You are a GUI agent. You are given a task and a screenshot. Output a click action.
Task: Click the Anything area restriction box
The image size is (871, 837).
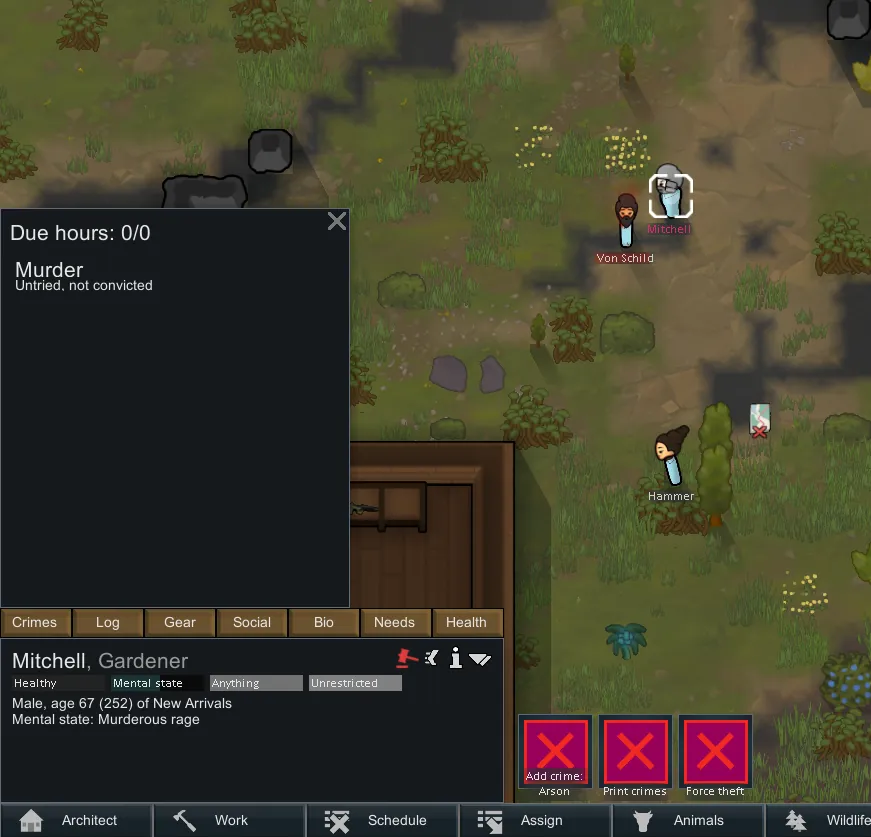pyautogui.click(x=255, y=684)
